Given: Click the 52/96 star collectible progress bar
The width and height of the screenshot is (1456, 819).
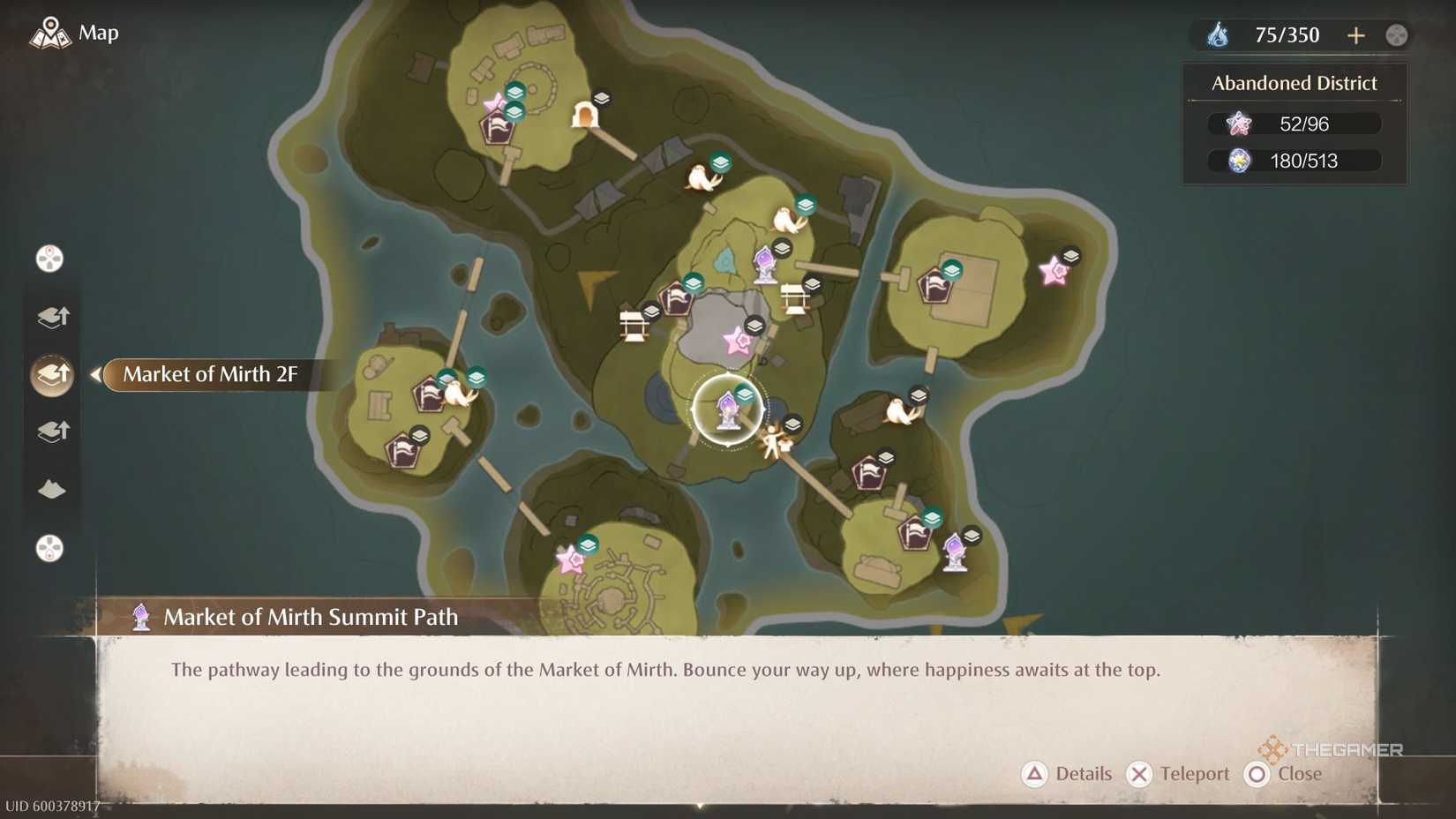Looking at the screenshot, I should coord(1294,124).
